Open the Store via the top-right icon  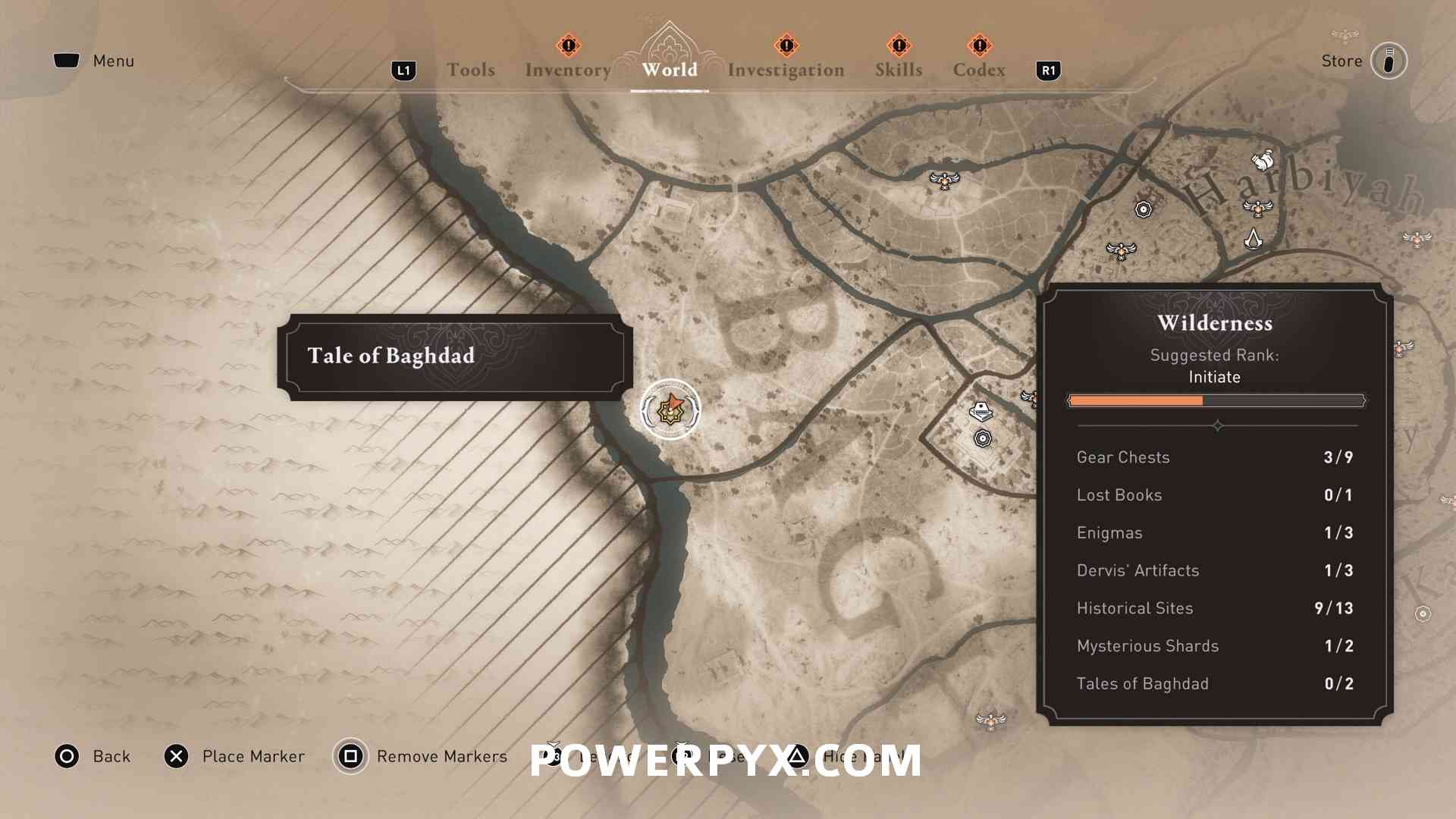point(1389,61)
